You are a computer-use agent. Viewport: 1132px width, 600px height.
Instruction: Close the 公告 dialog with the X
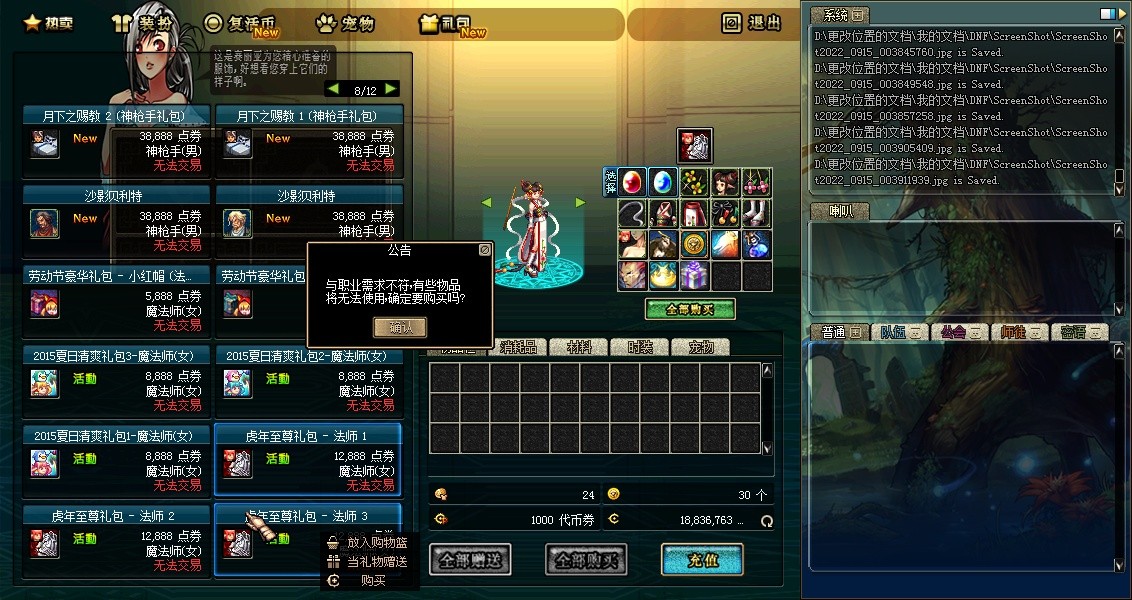point(485,249)
